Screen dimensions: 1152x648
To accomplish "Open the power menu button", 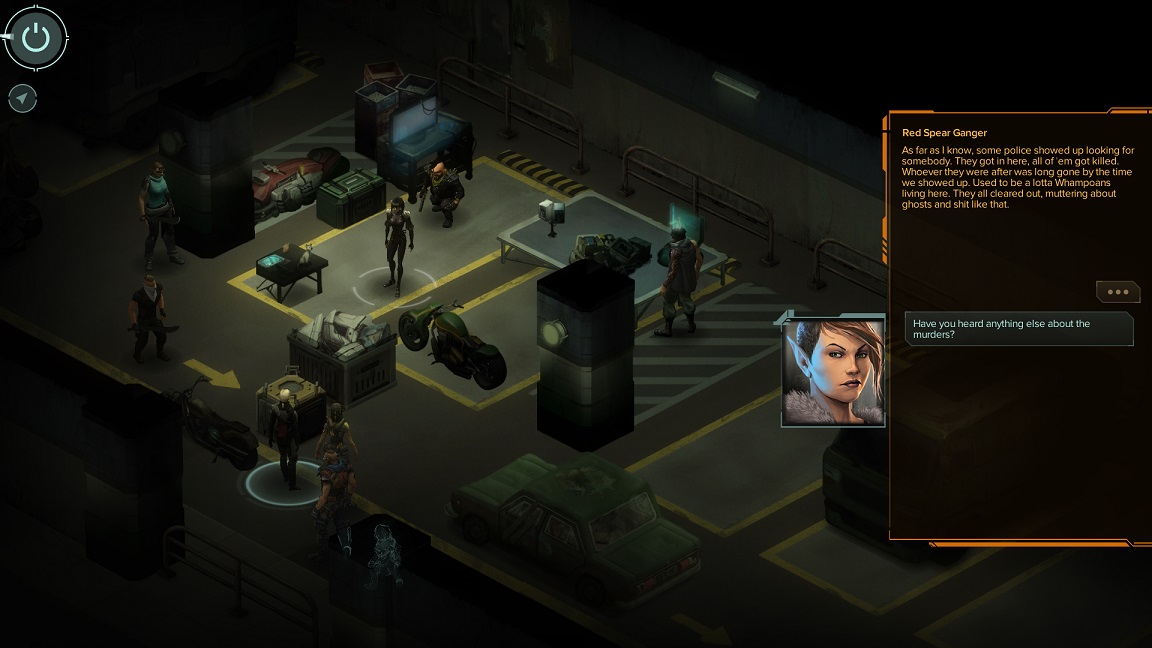I will click(36, 39).
